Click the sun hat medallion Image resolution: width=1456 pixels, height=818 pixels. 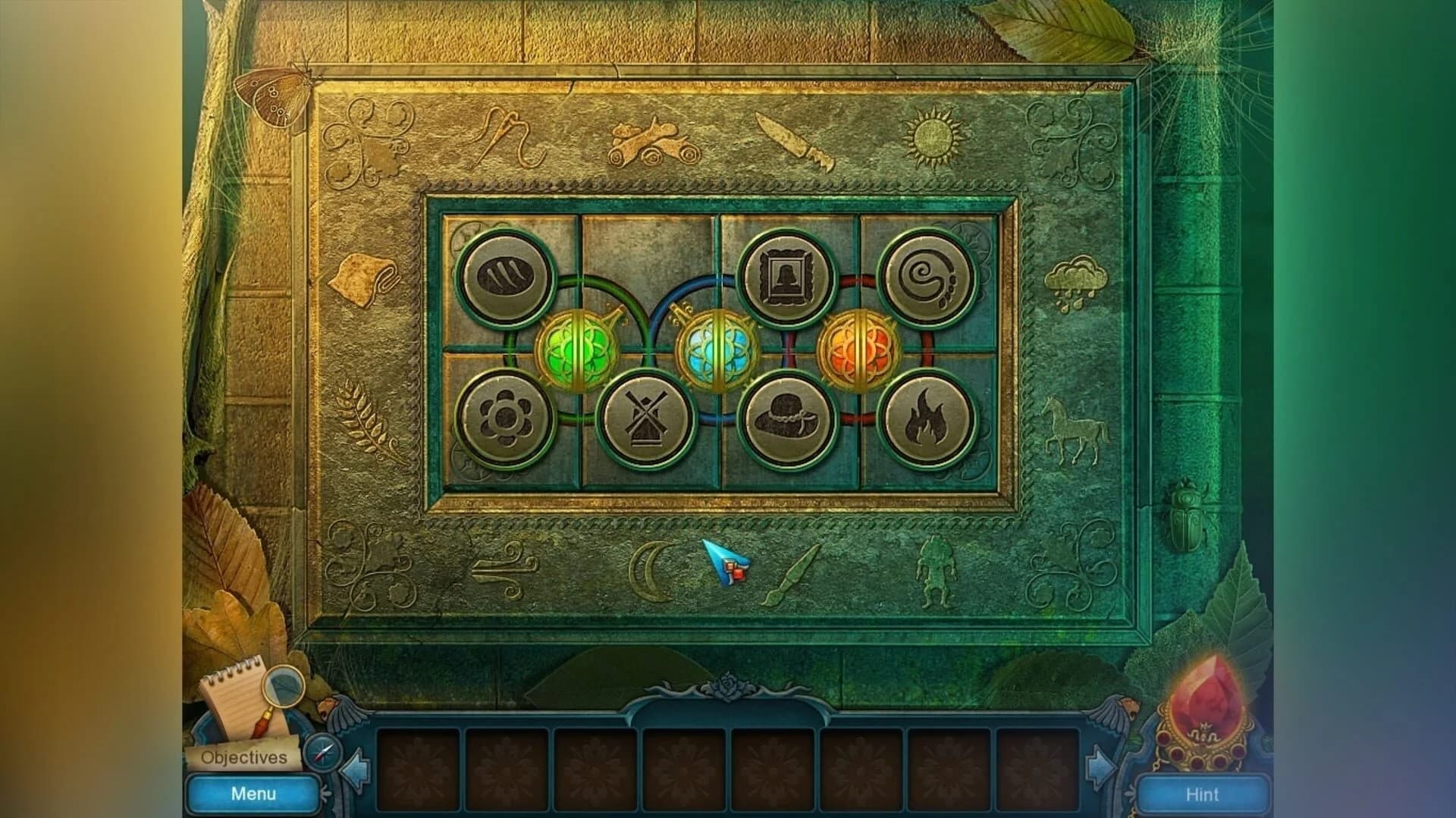coord(789,420)
